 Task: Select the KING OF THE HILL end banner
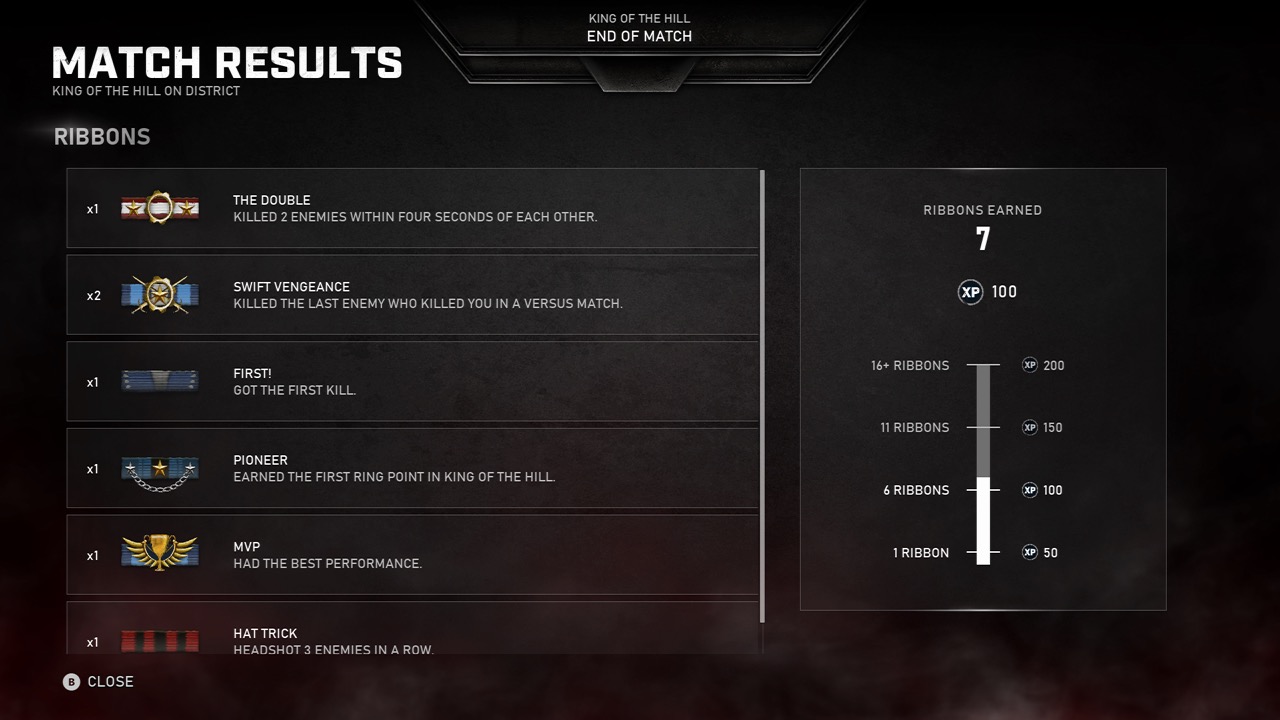pyautogui.click(x=639, y=28)
